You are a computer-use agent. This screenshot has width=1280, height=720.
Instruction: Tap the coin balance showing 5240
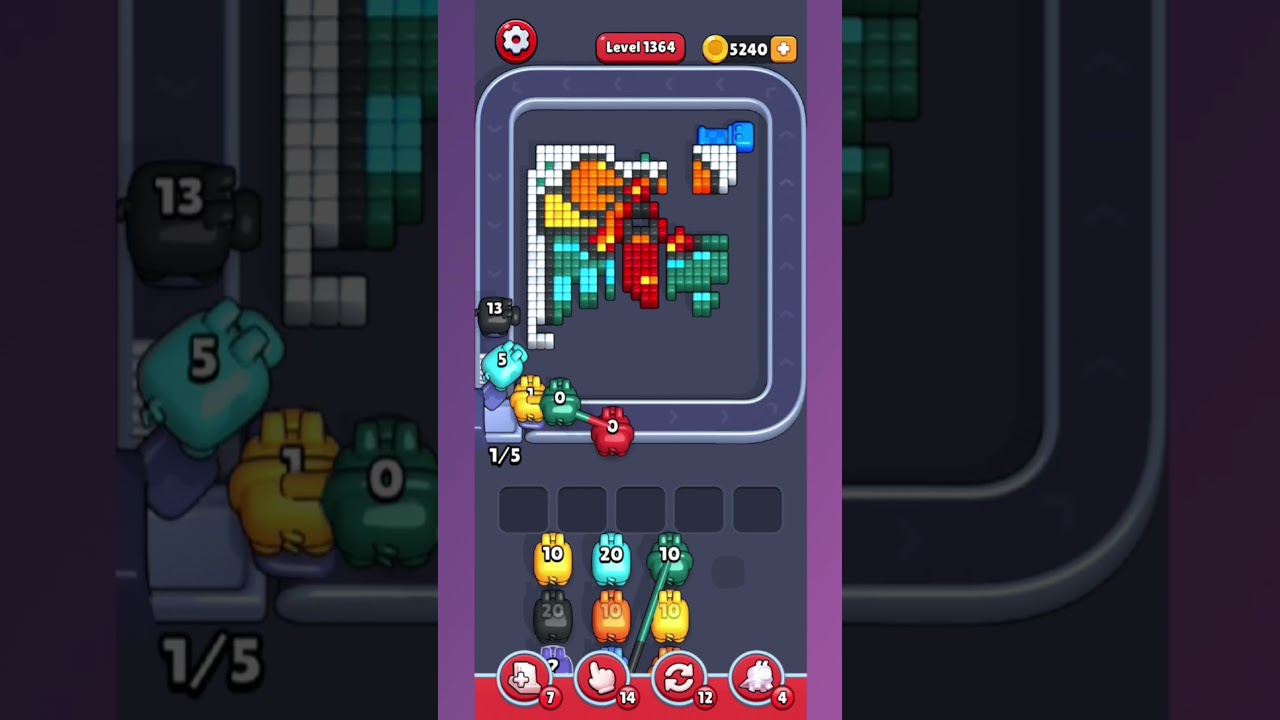[x=745, y=47]
